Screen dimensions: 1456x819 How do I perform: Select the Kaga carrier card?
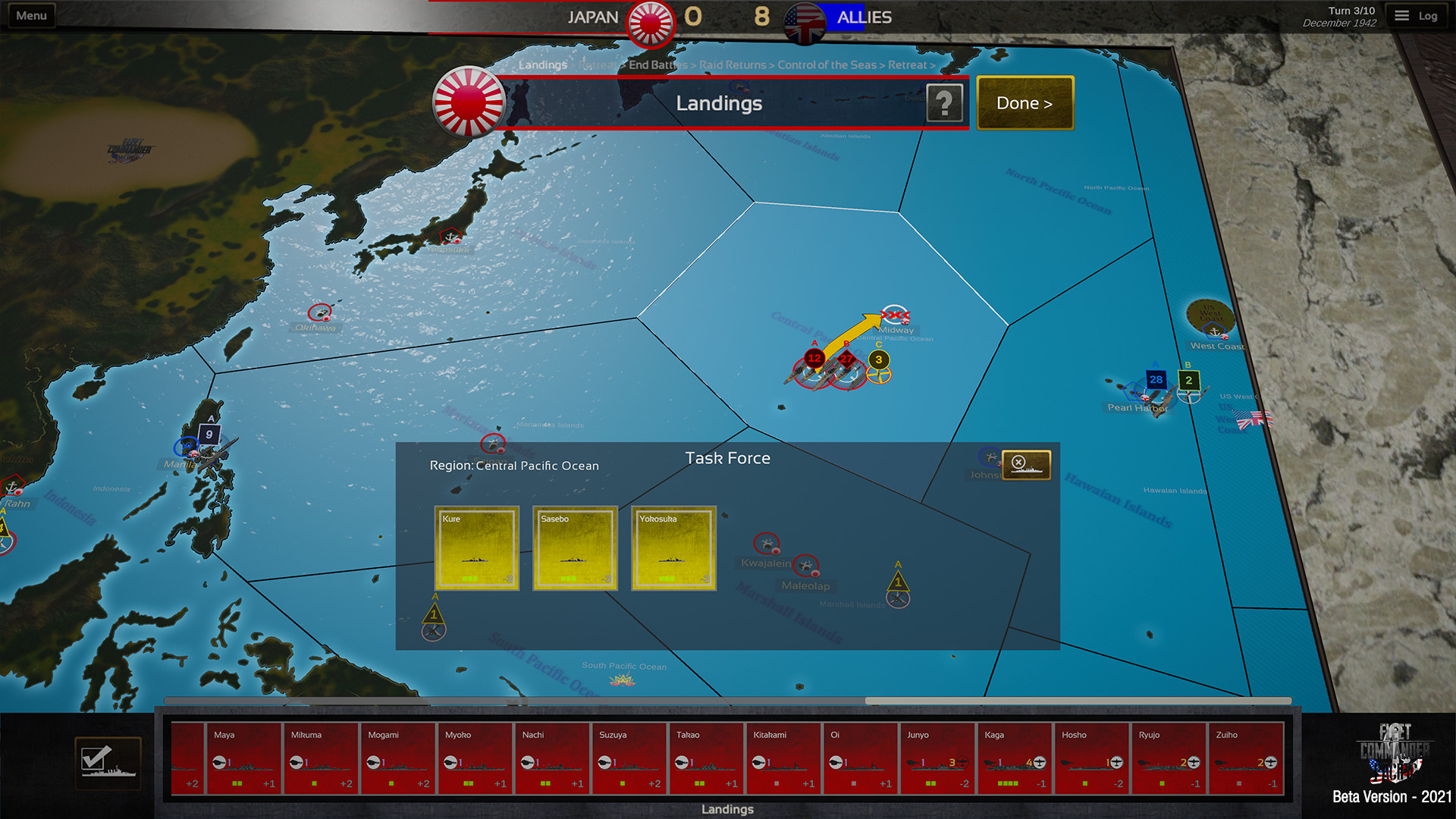coord(1015,758)
